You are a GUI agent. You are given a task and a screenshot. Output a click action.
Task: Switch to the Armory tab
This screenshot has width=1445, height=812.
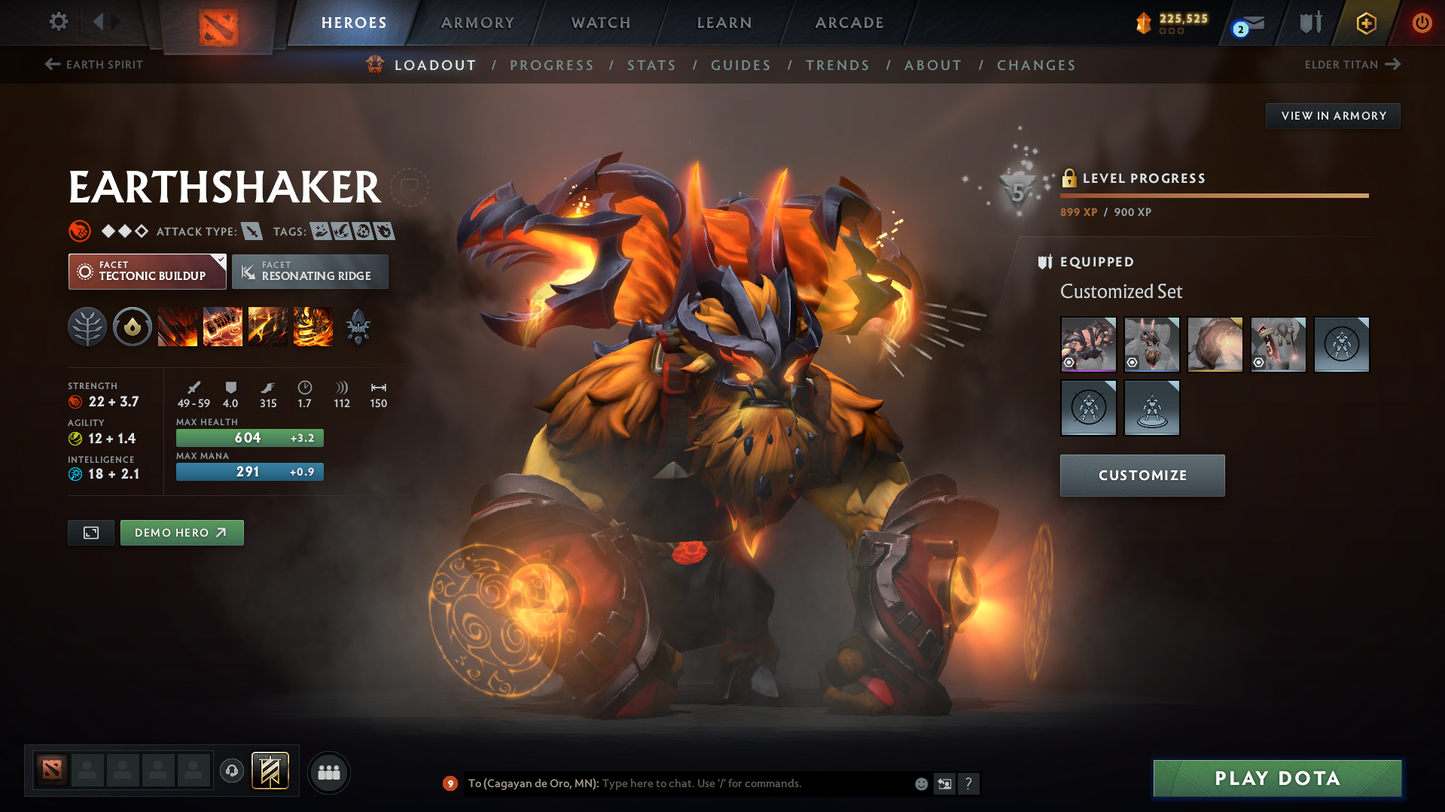(477, 23)
